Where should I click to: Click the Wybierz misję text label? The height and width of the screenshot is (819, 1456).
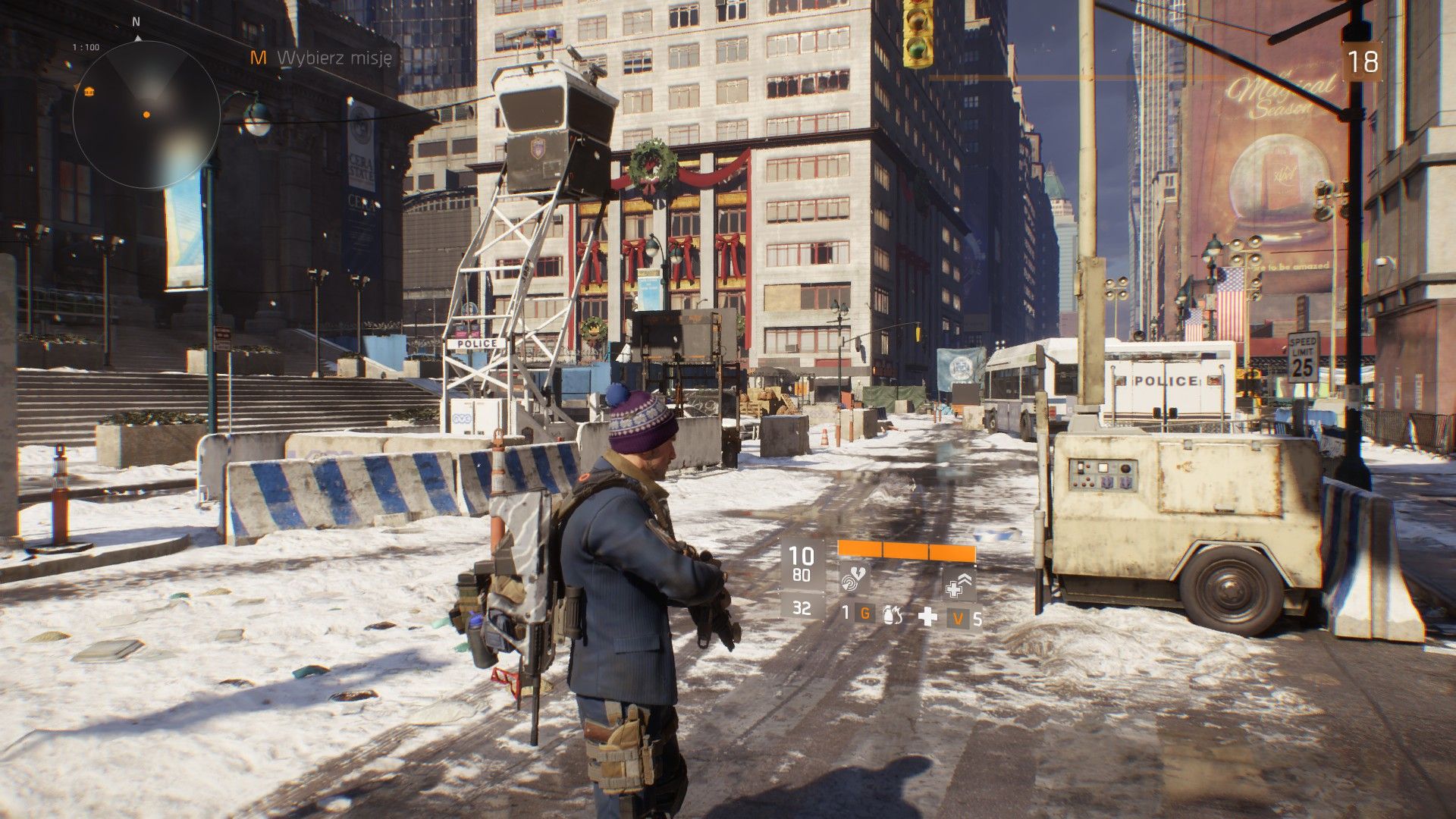pyautogui.click(x=334, y=56)
